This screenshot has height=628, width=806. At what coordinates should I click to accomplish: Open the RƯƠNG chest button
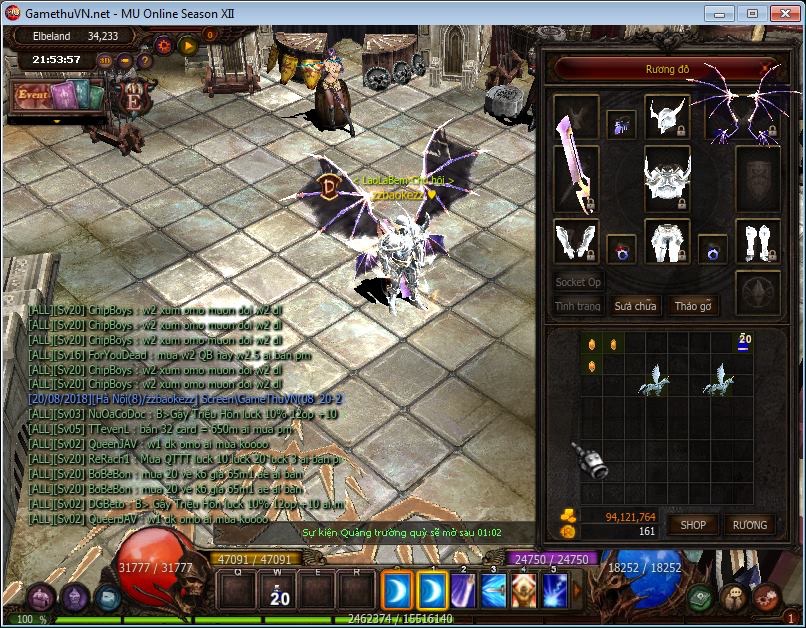tap(749, 525)
